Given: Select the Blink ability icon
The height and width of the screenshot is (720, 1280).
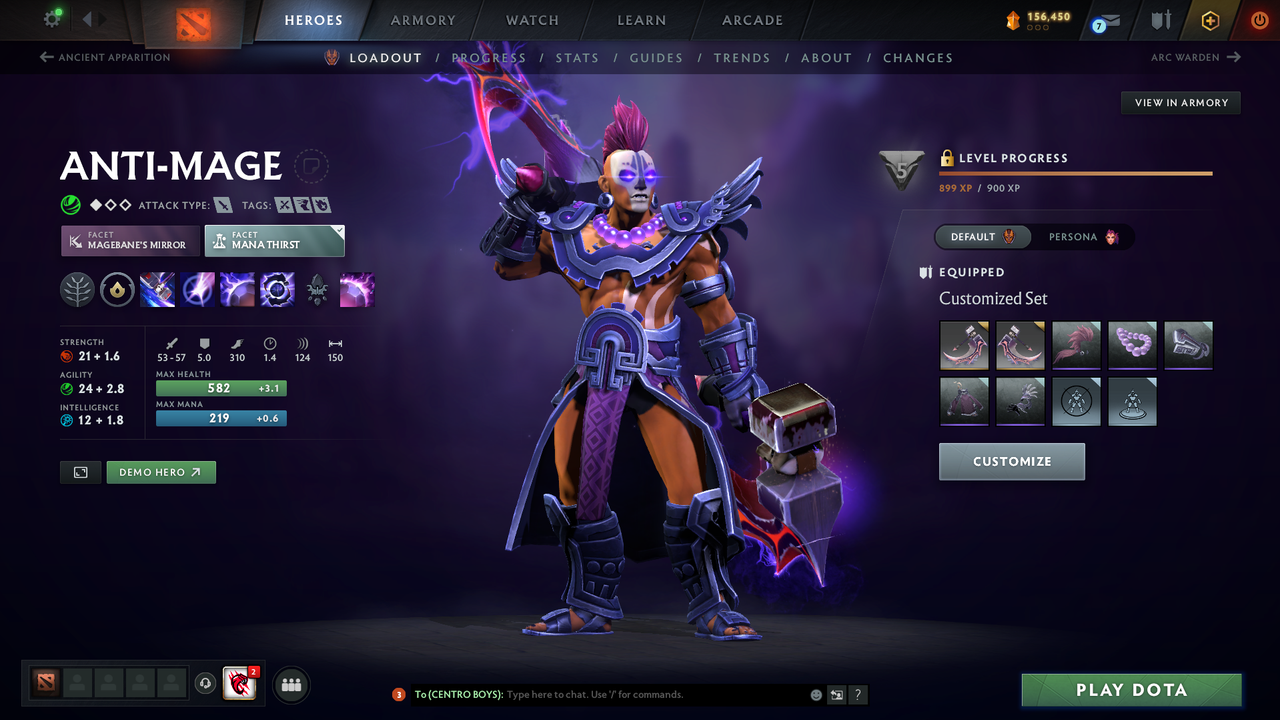Looking at the screenshot, I should [x=197, y=290].
